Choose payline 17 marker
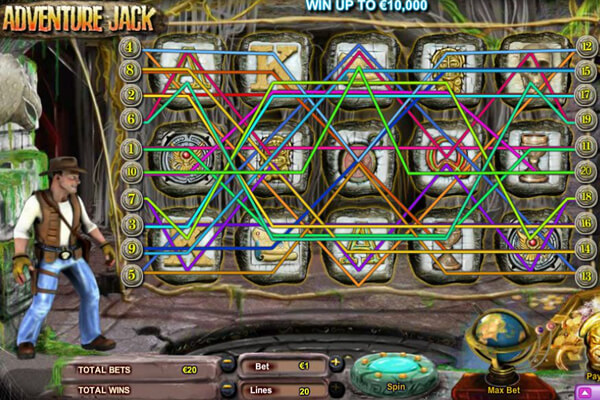This screenshot has height=400, width=600. (588, 95)
